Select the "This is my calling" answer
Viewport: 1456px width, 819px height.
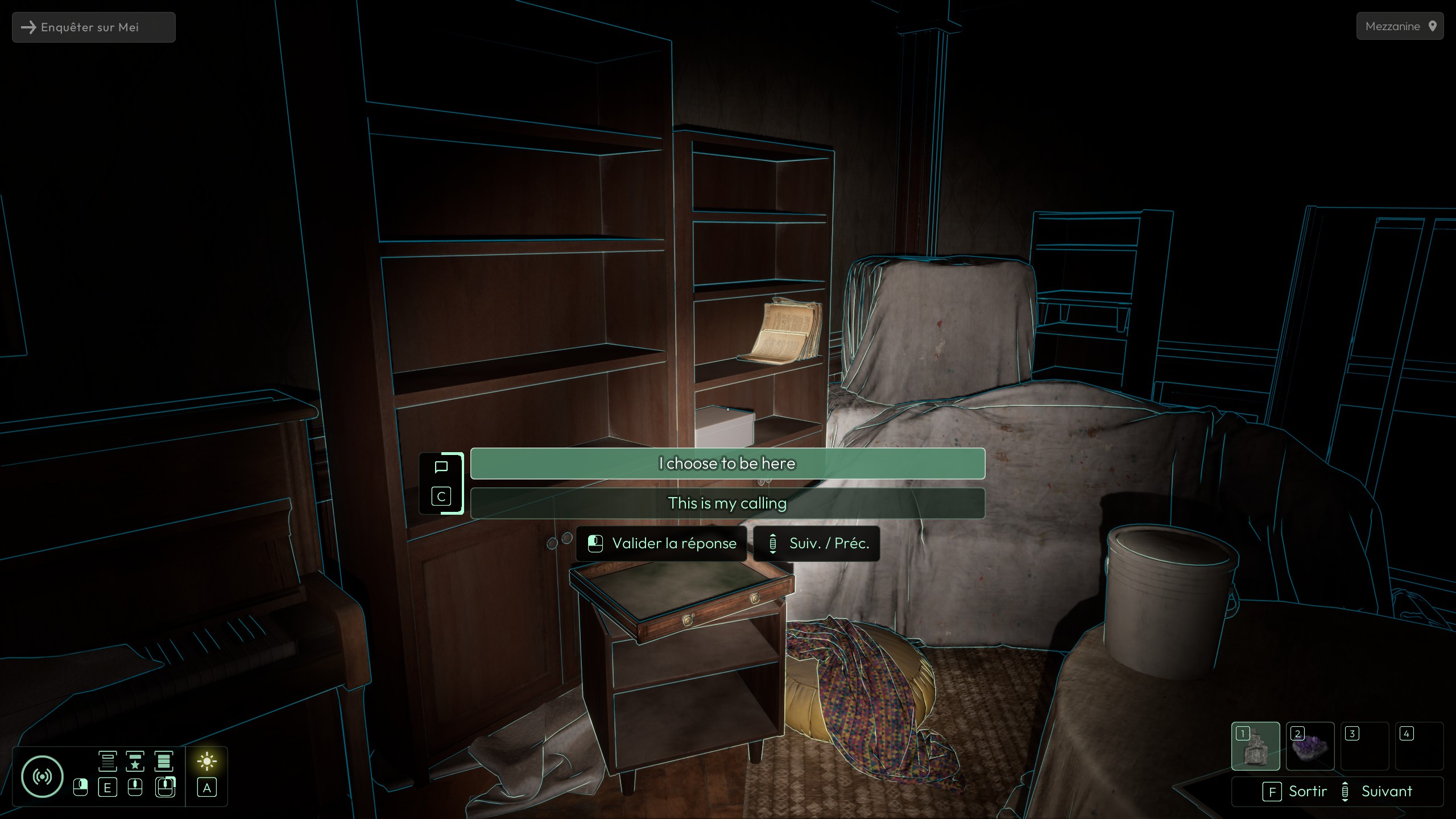(727, 503)
